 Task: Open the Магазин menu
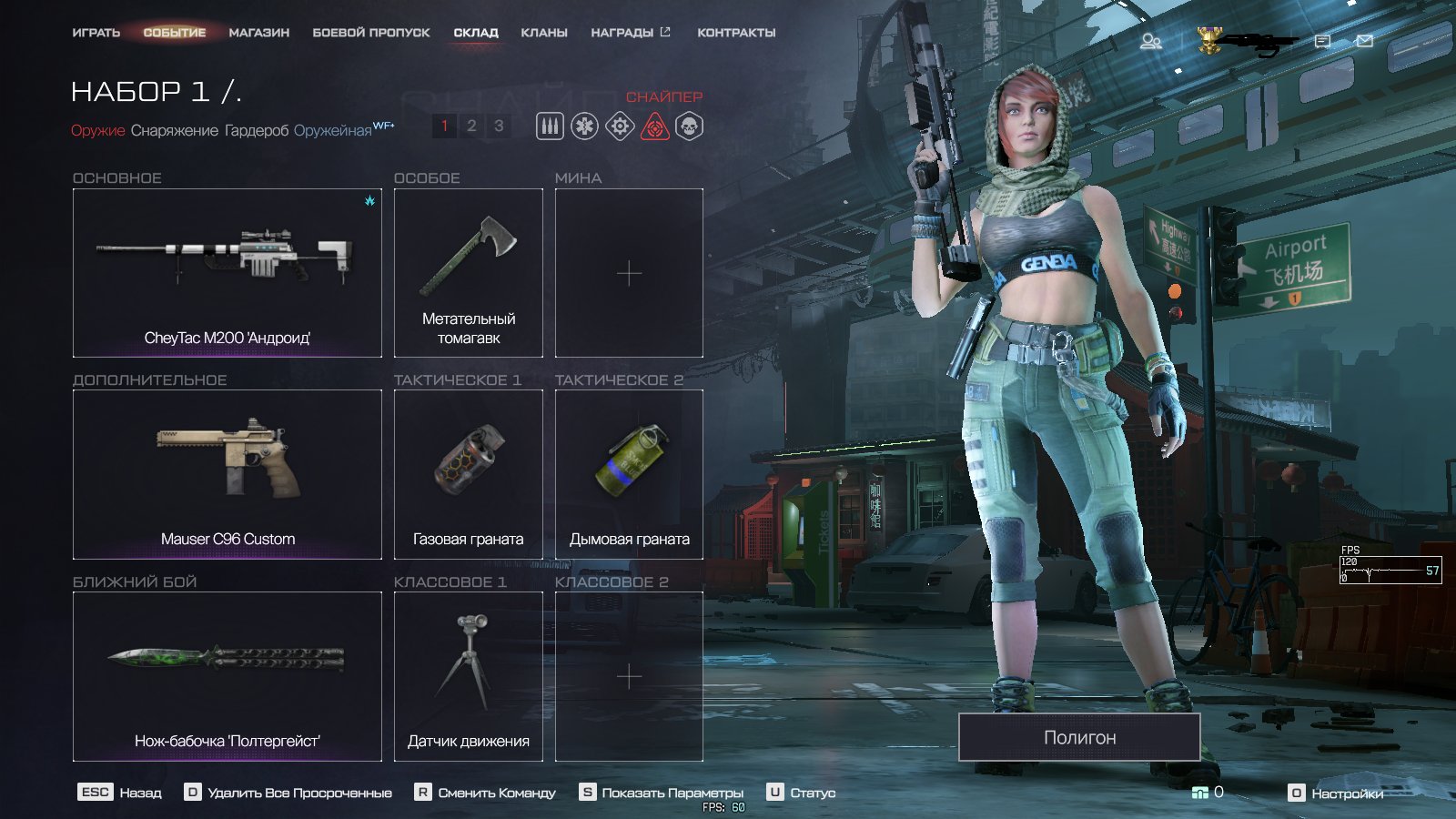click(x=258, y=33)
